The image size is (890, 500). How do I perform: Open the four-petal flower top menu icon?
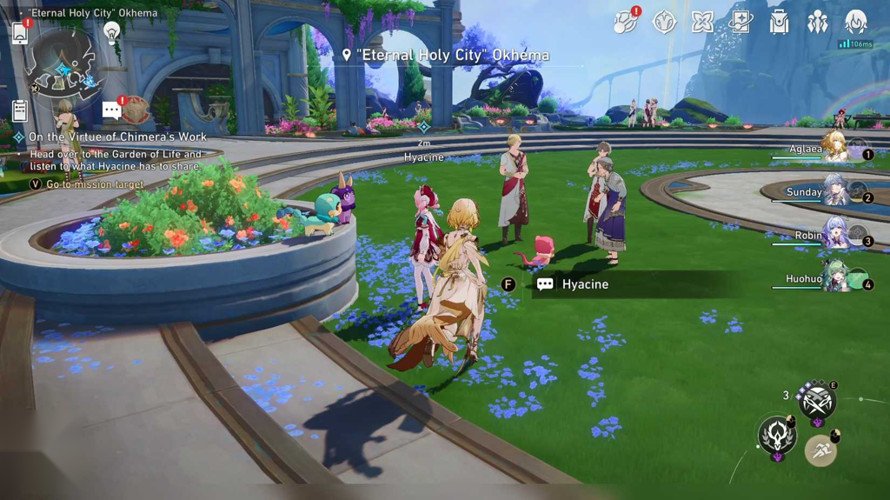click(703, 21)
